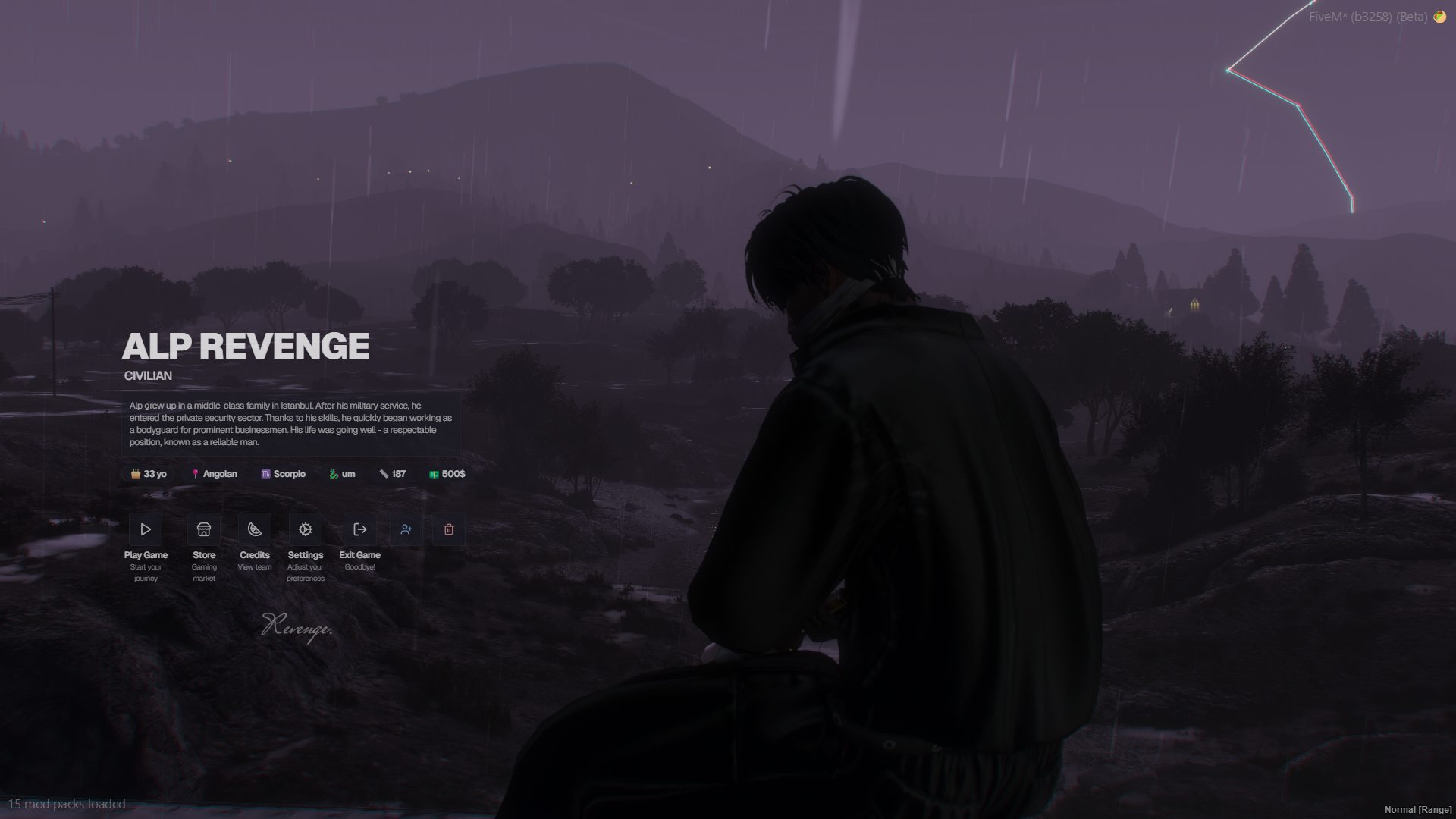Choose Exit Game to quit
1456x819 pixels.
[360, 529]
